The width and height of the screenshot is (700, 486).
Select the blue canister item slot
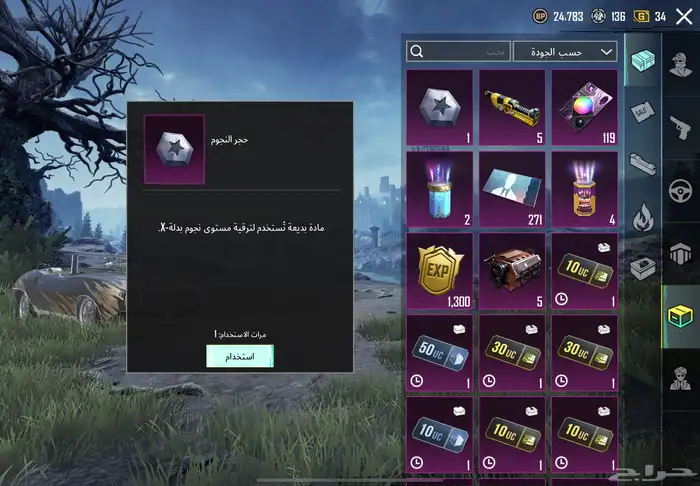[439, 189]
